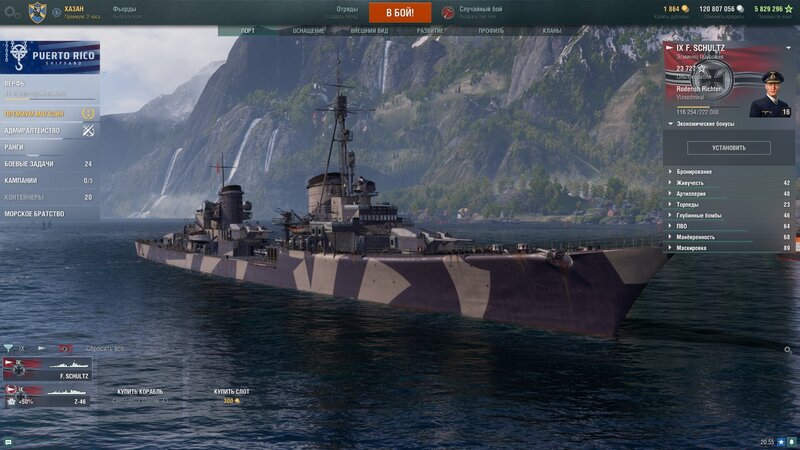Open the Оснащение tab

(x=308, y=30)
